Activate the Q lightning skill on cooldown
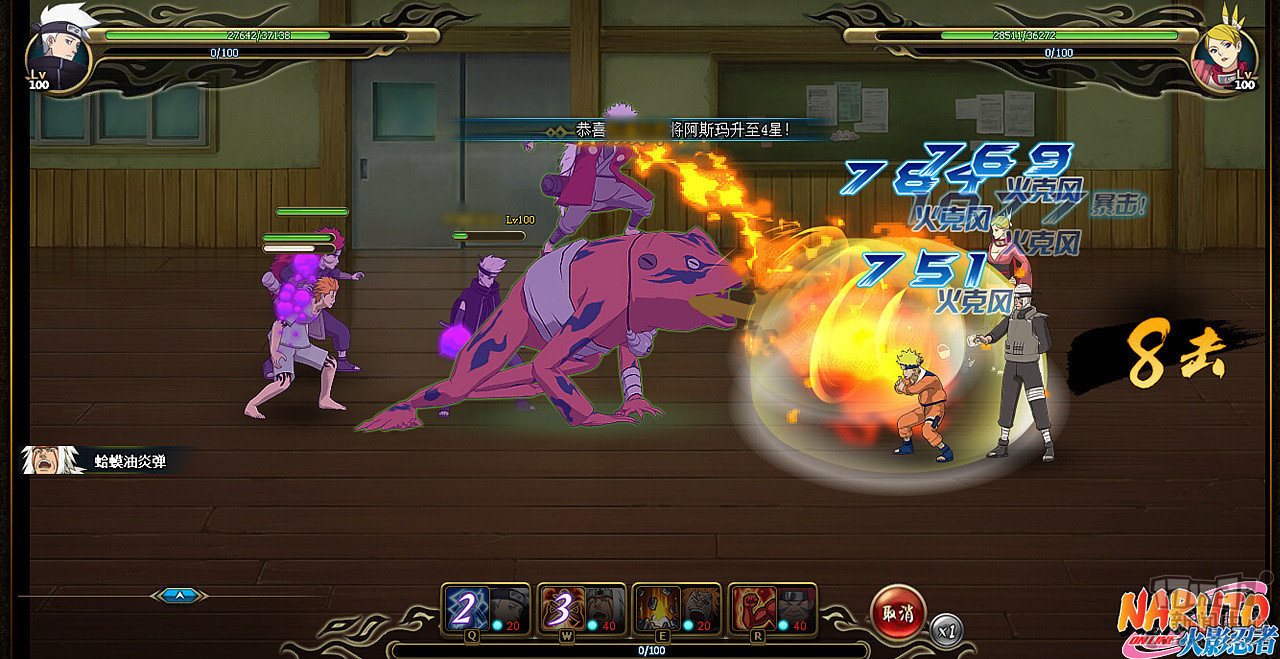 coord(466,607)
